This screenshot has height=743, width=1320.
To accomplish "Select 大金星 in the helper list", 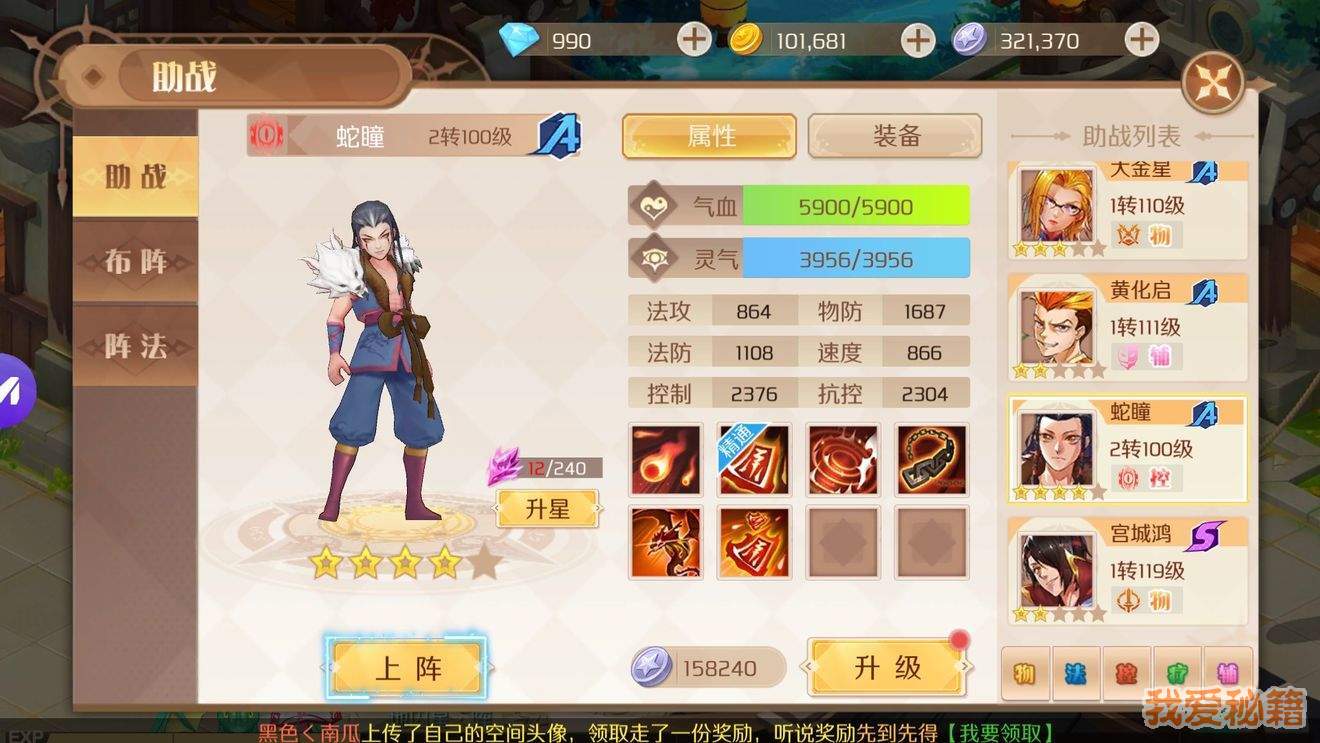I will tap(1128, 208).
